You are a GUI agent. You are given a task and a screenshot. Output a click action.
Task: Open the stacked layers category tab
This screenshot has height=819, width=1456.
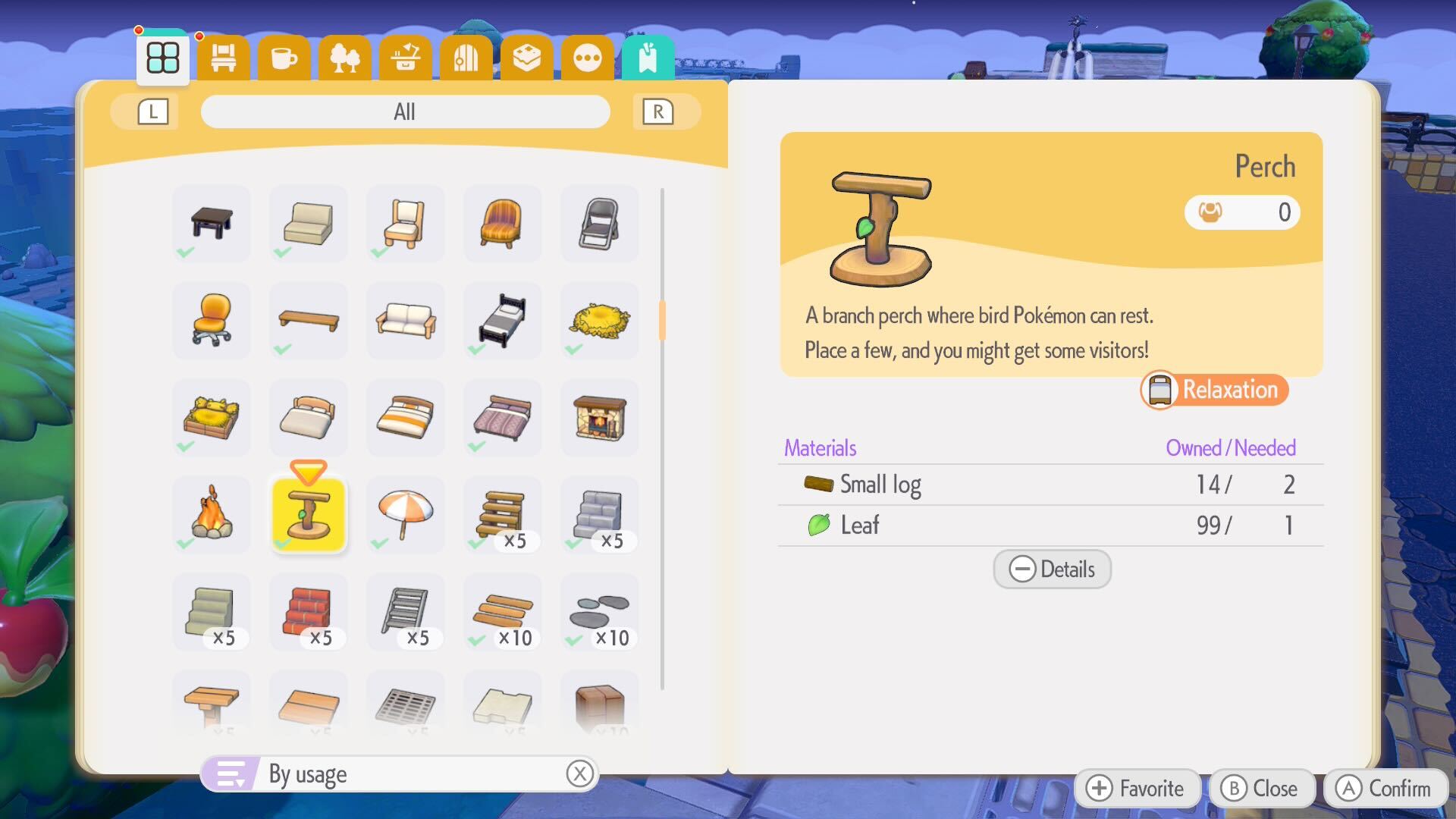coord(526,57)
